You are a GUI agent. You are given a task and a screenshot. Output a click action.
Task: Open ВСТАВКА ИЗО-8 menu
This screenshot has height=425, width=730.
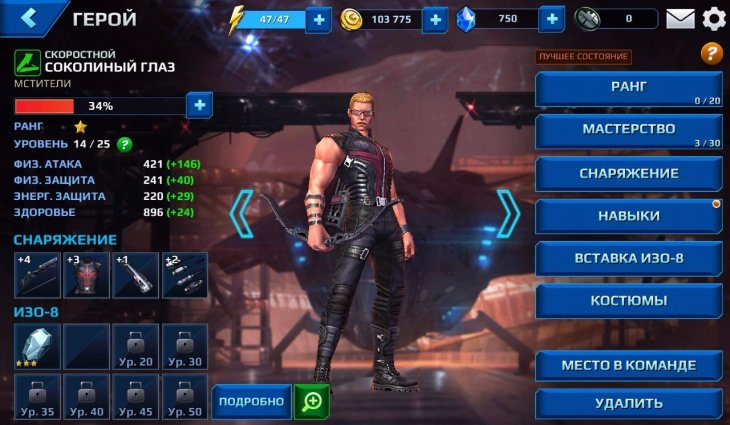628,258
